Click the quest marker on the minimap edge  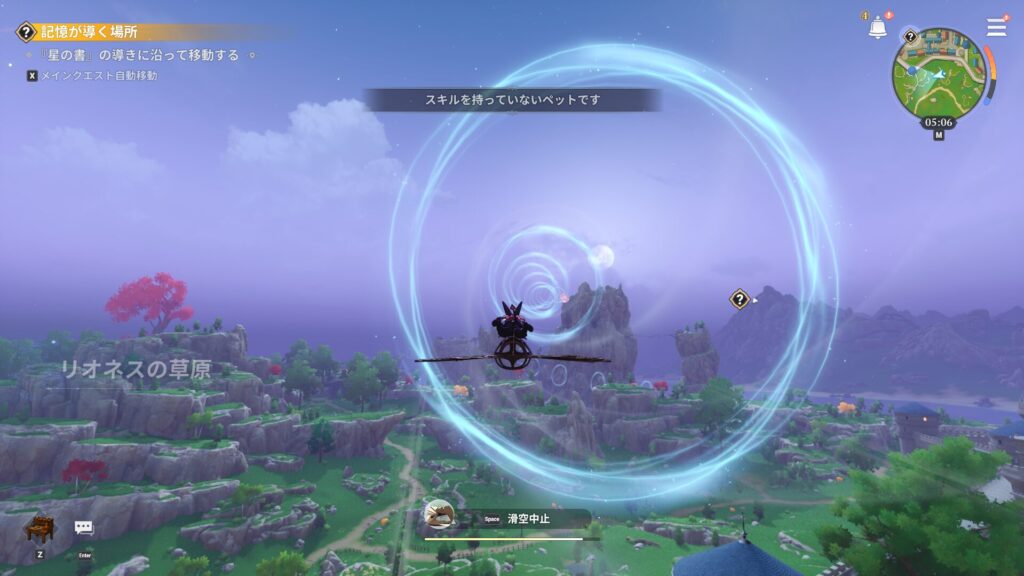pyautogui.click(x=911, y=36)
